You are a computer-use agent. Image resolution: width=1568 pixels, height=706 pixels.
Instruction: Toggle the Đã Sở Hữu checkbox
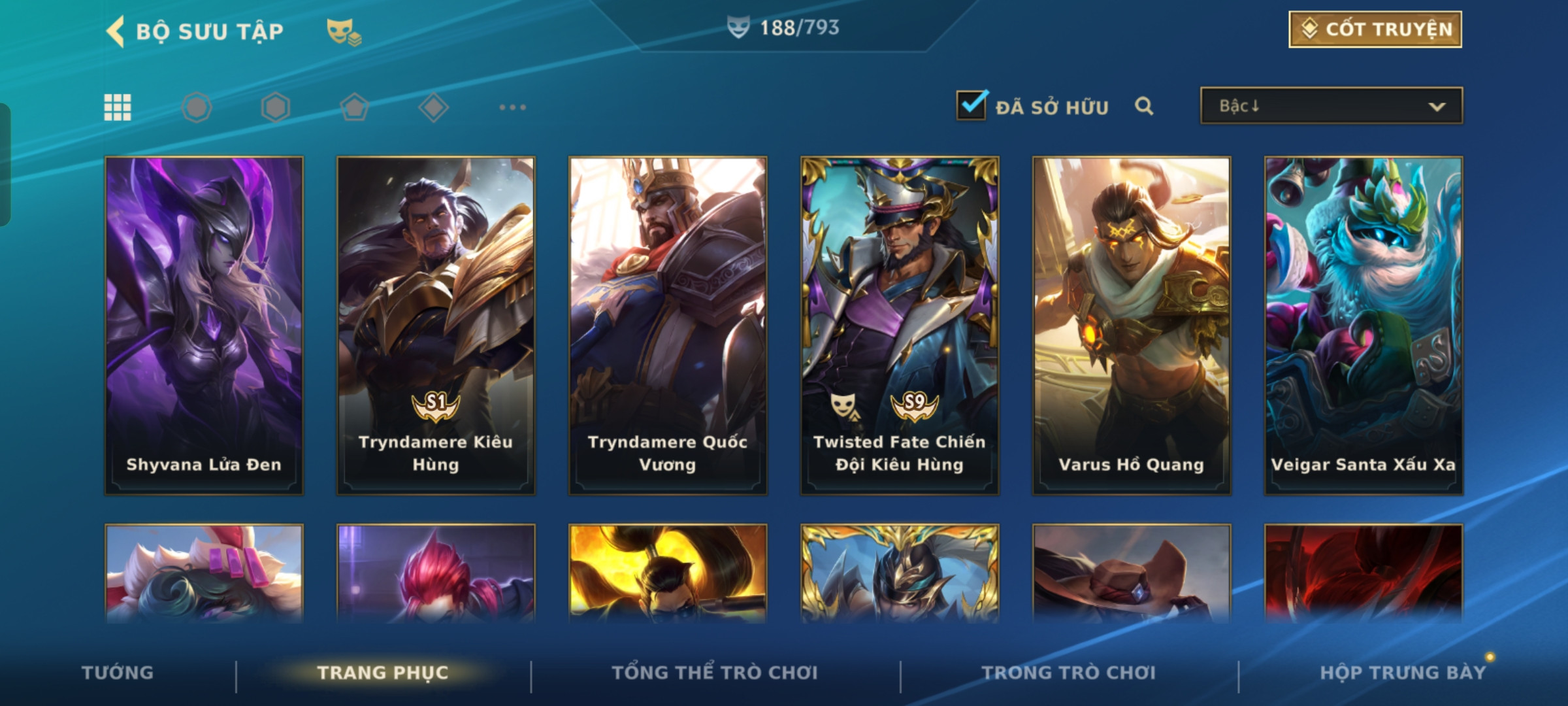[971, 105]
